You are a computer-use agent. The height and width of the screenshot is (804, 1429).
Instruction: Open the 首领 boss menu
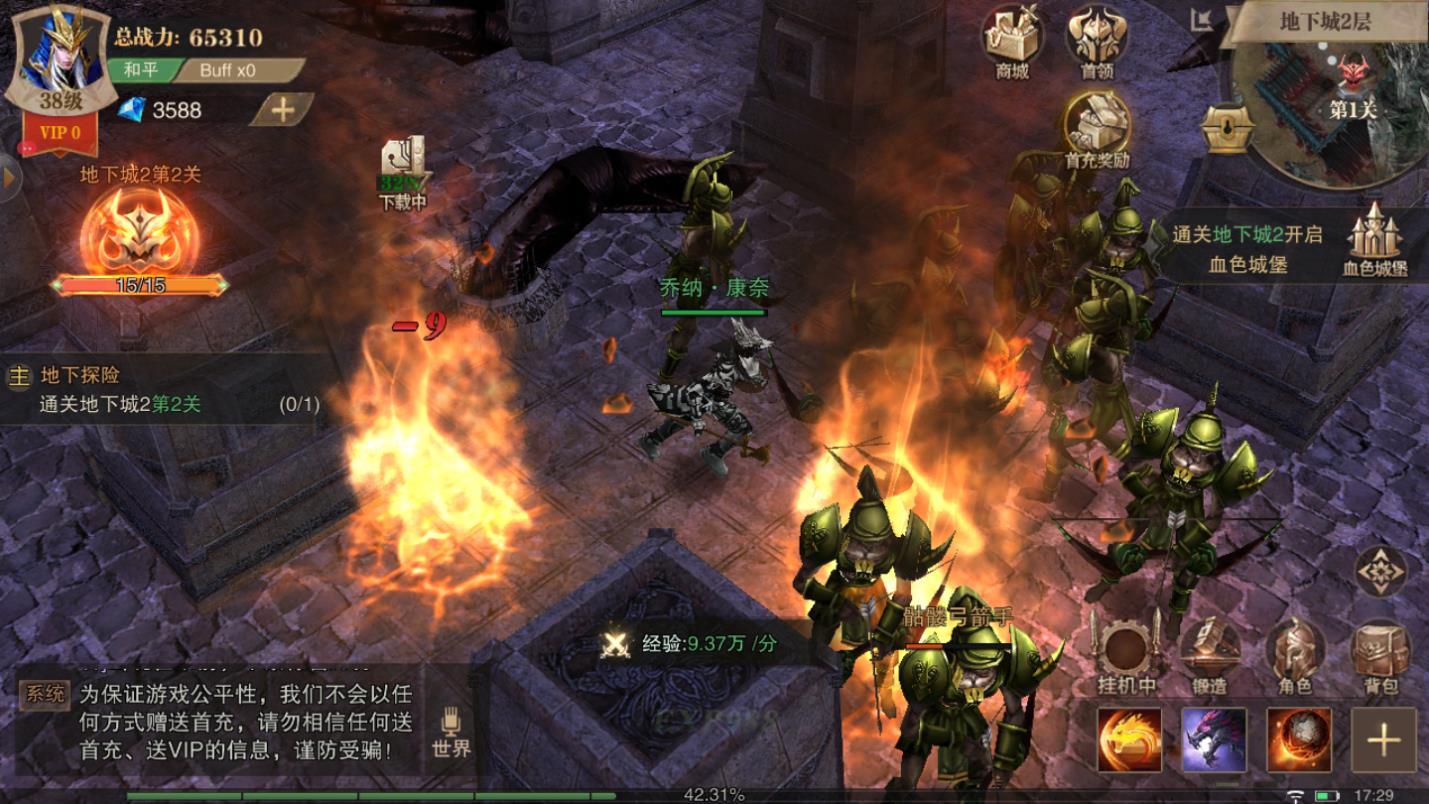[1096, 41]
